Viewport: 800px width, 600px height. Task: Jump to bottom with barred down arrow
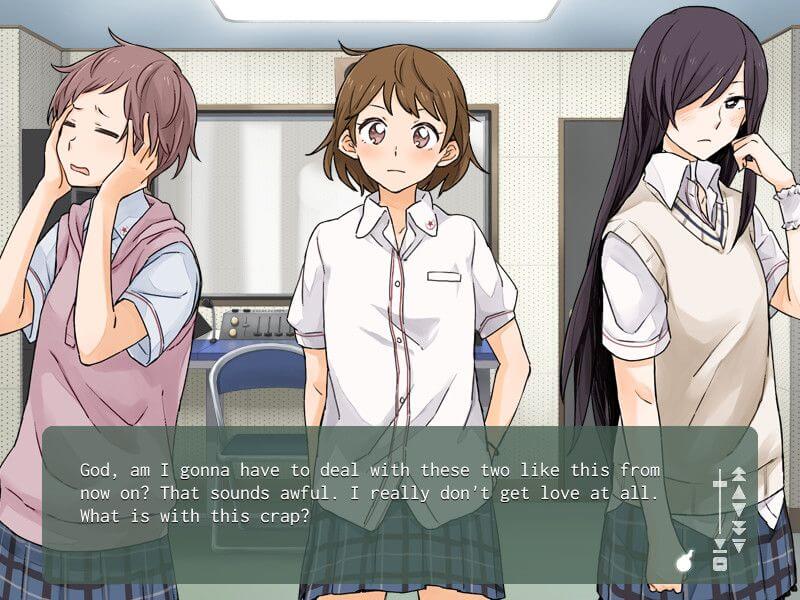739,545
